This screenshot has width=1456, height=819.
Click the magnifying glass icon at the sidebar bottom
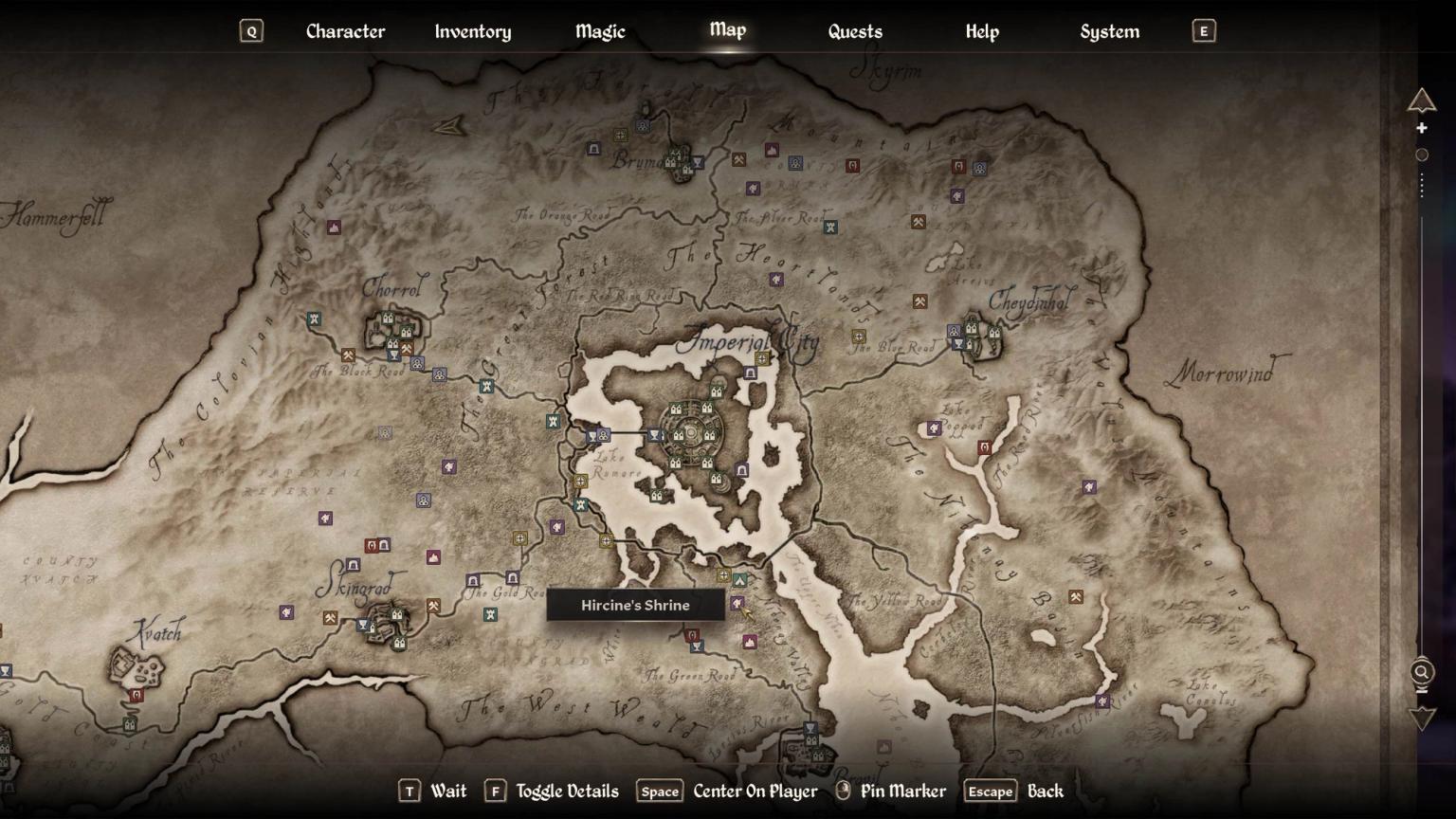[x=1421, y=673]
